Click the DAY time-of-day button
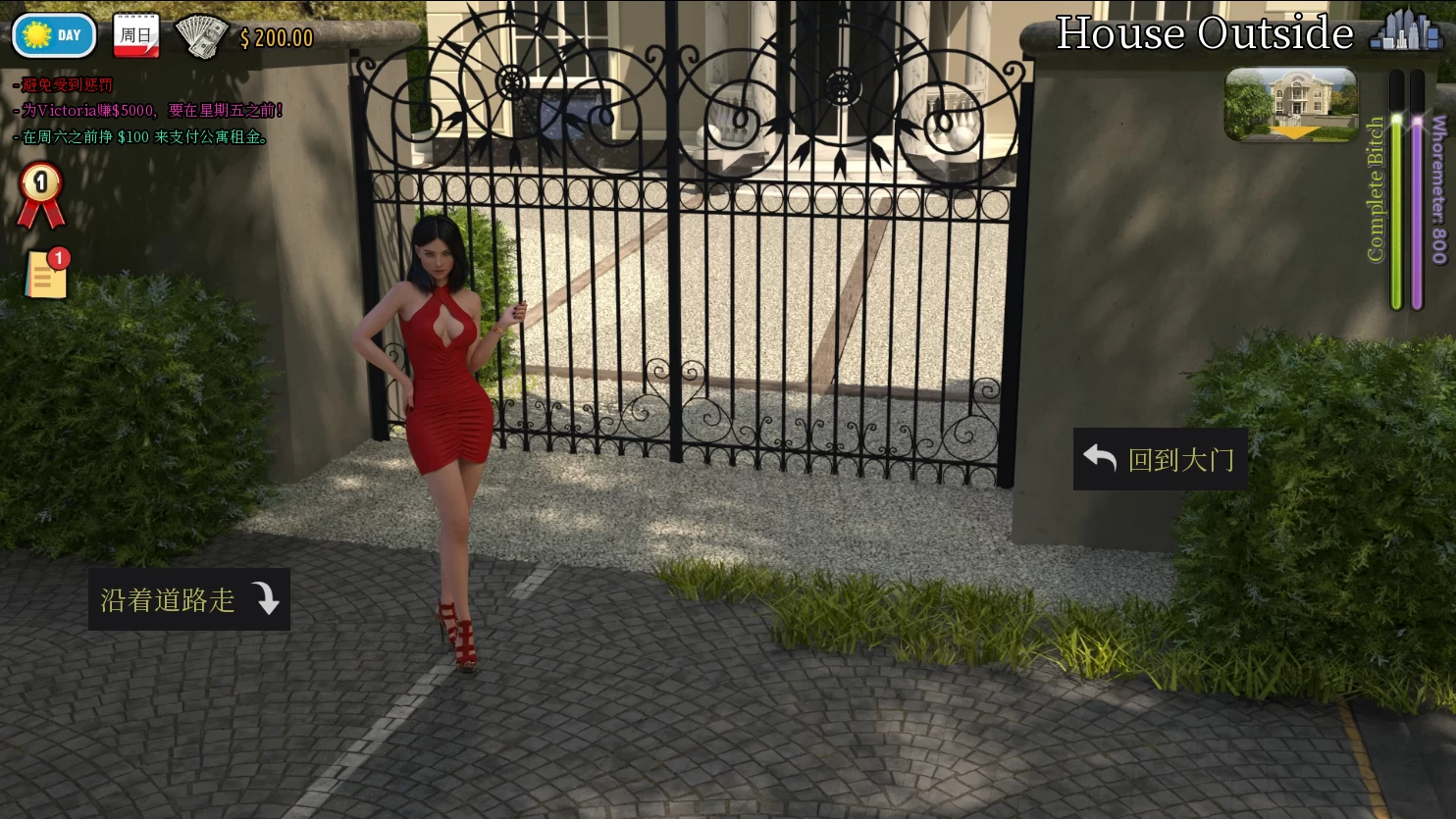The image size is (1456, 819). [54, 35]
